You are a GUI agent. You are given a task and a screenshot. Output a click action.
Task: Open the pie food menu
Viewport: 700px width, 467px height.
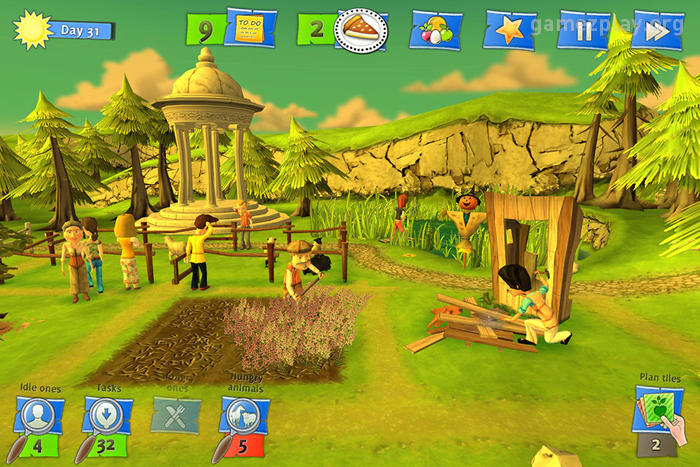click(x=360, y=30)
